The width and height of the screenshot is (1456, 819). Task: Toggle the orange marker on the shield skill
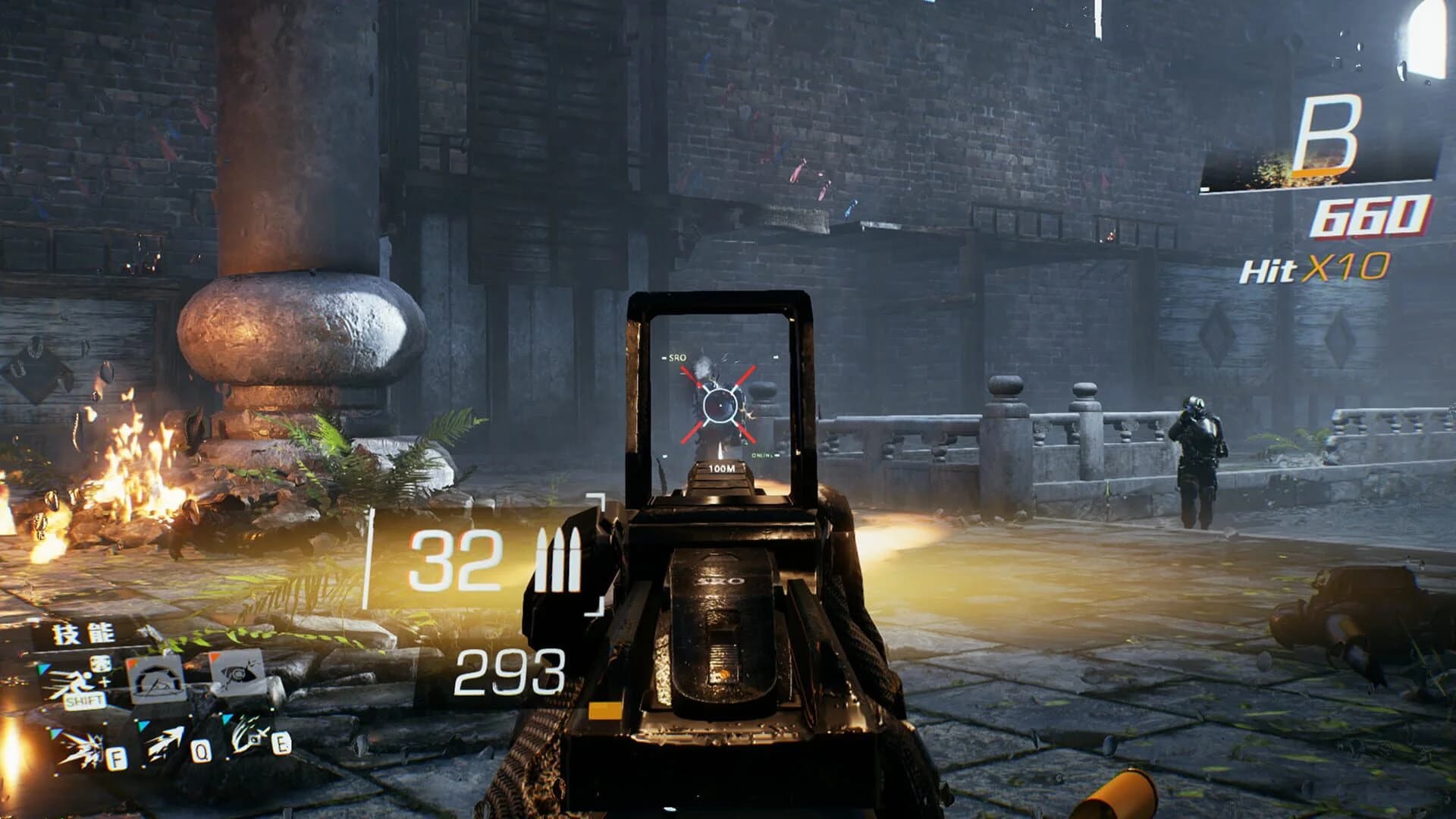coord(133,661)
